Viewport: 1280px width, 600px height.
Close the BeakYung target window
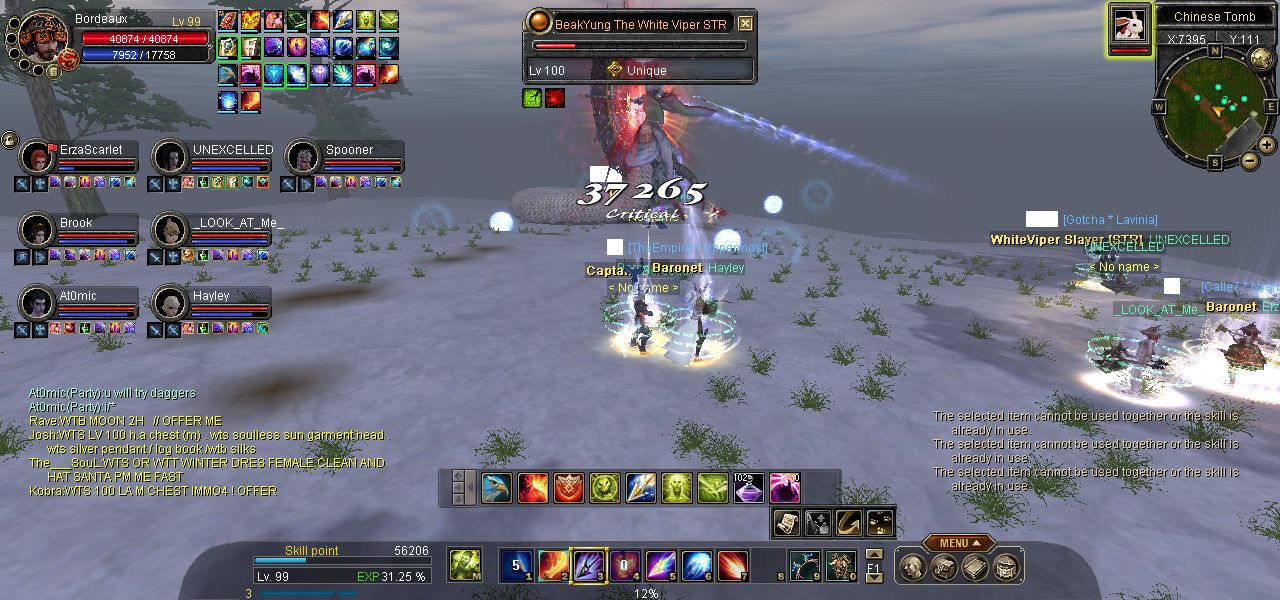746,23
